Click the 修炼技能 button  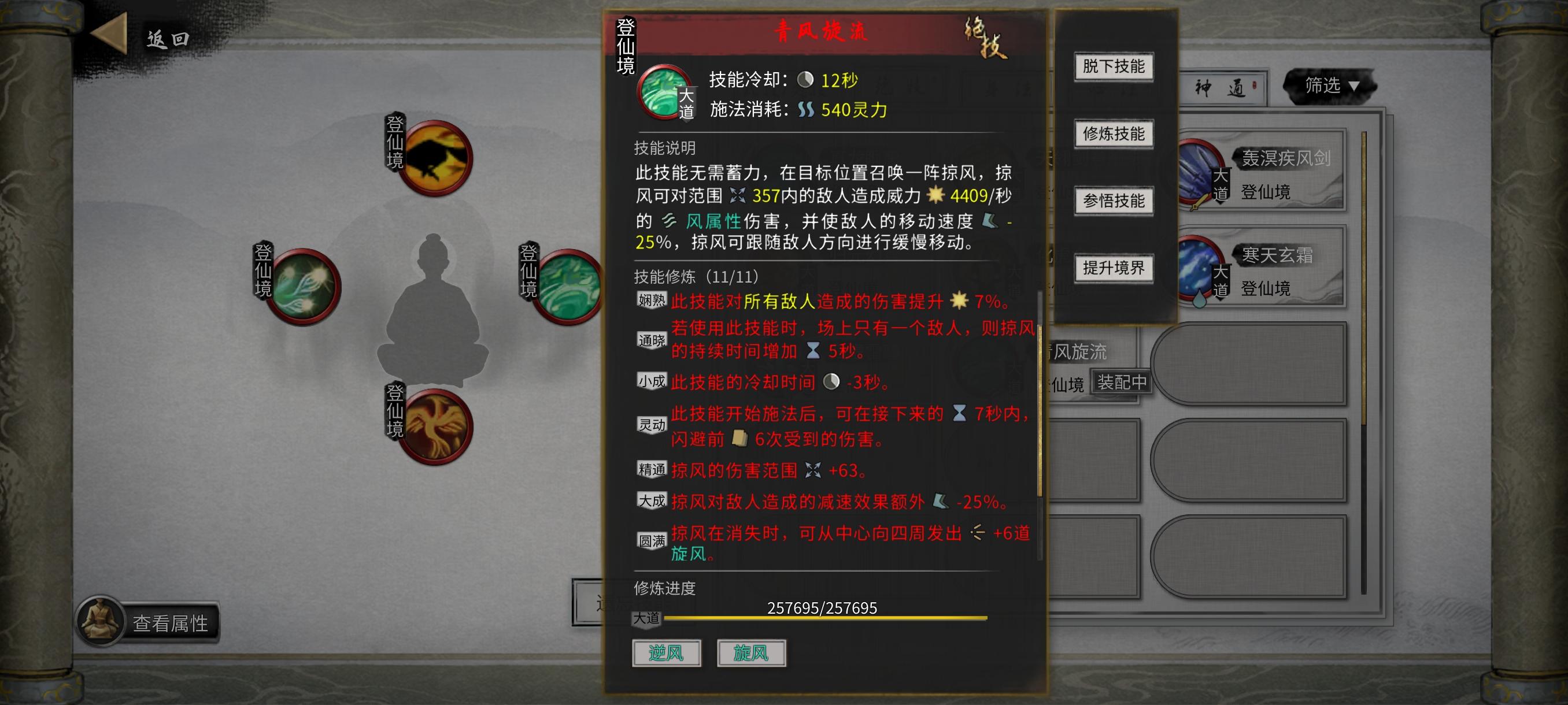[1115, 134]
